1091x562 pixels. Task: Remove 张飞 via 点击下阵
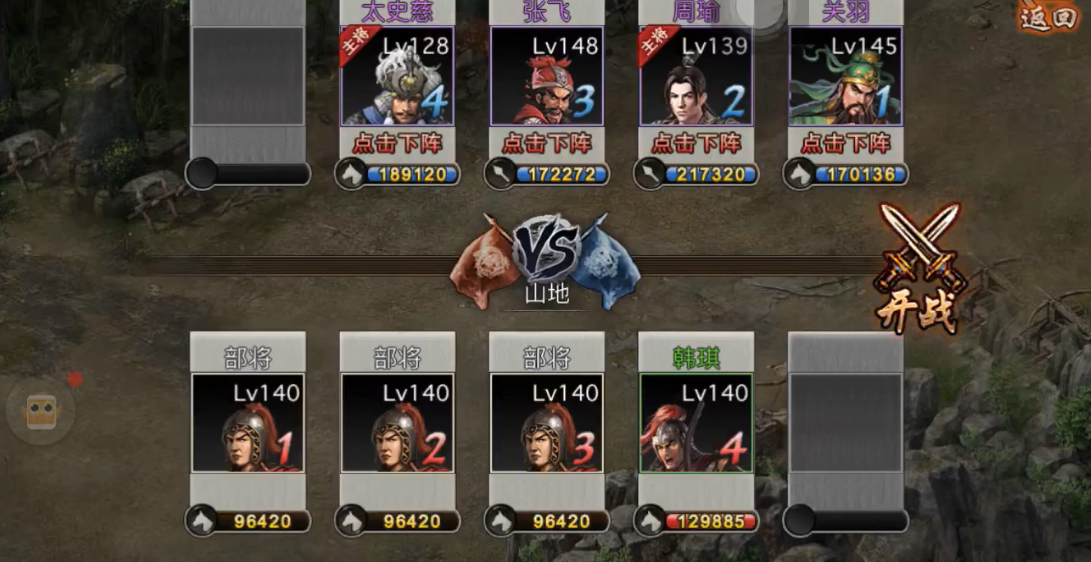click(x=547, y=143)
